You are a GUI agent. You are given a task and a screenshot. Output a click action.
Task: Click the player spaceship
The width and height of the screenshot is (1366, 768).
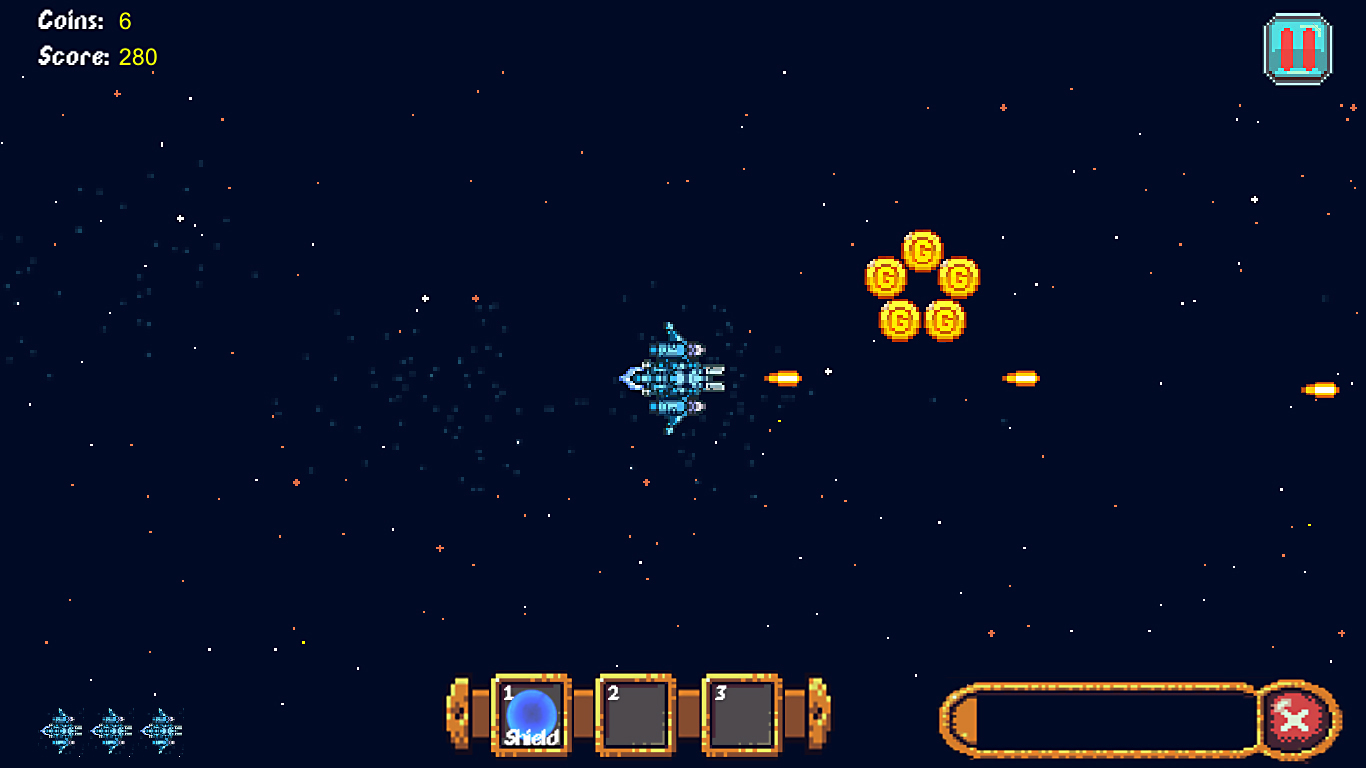pos(672,378)
